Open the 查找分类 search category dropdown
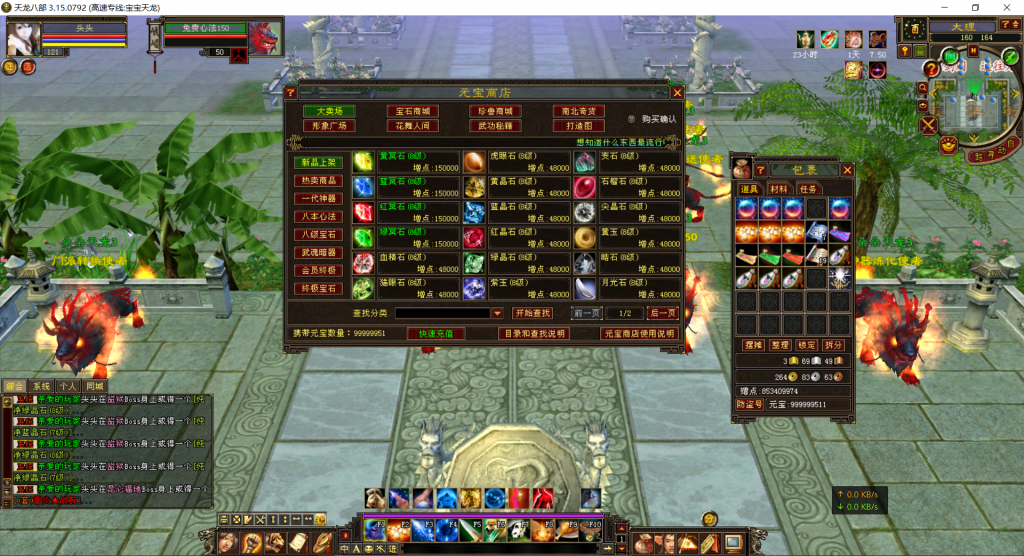 [498, 313]
